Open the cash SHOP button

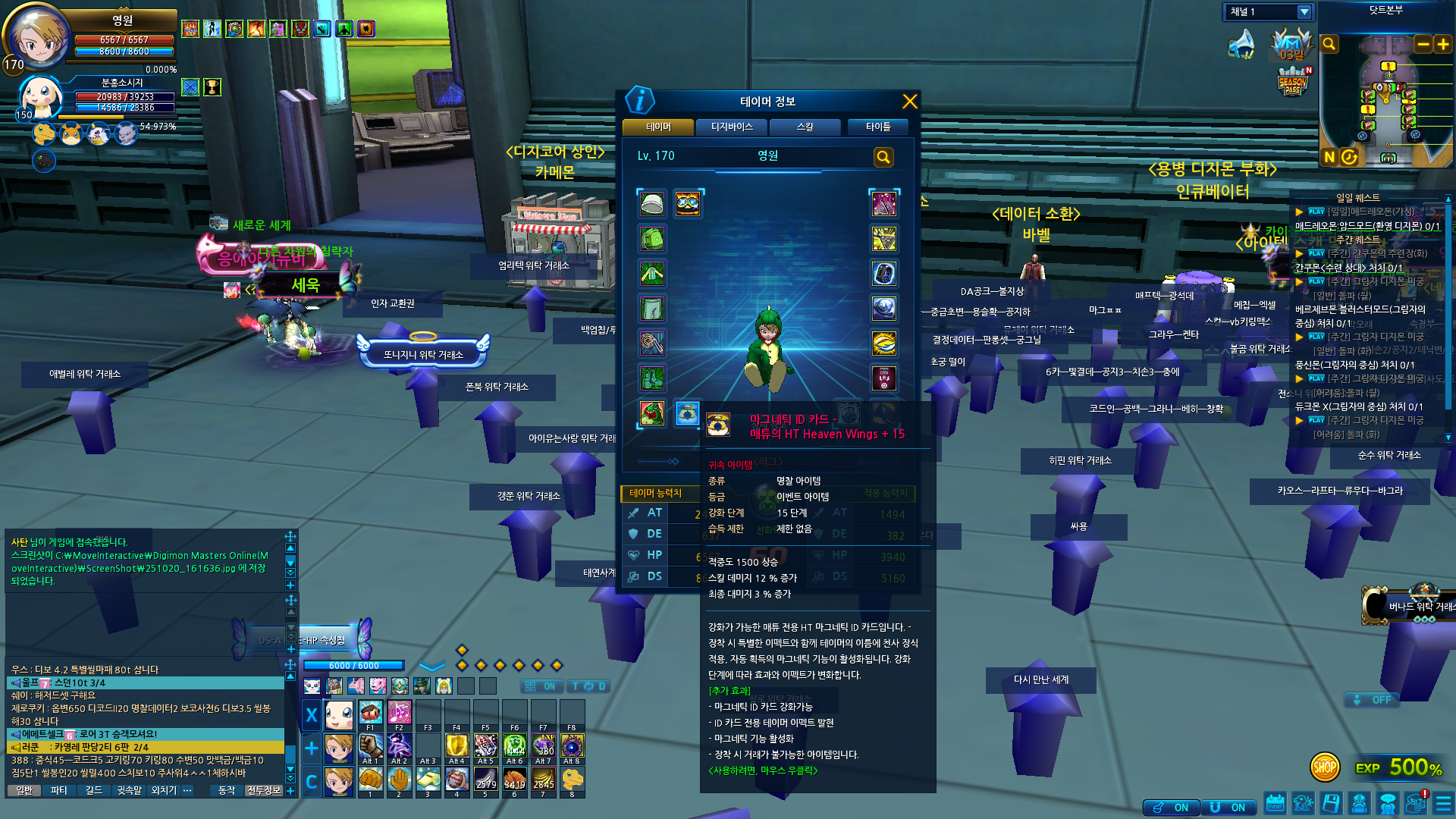click(x=1324, y=767)
